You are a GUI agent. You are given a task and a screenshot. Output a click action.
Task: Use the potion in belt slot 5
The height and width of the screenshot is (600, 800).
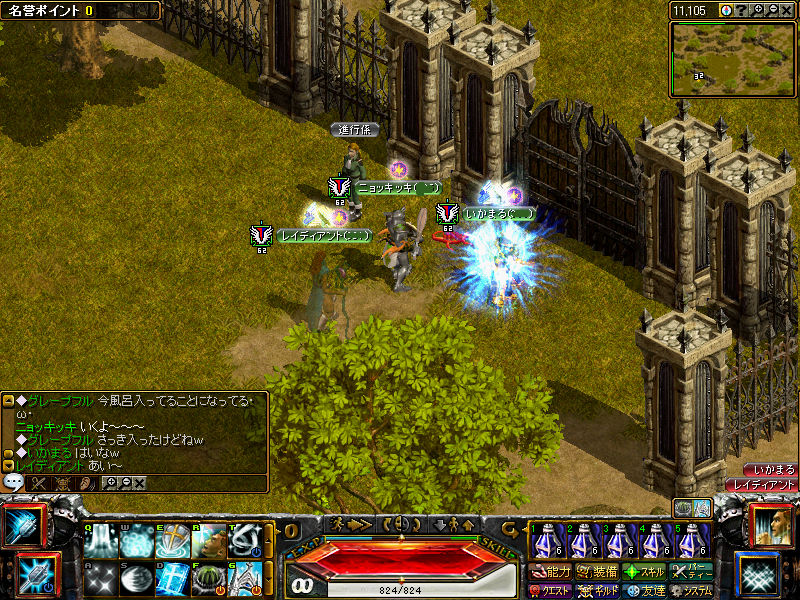coord(690,541)
